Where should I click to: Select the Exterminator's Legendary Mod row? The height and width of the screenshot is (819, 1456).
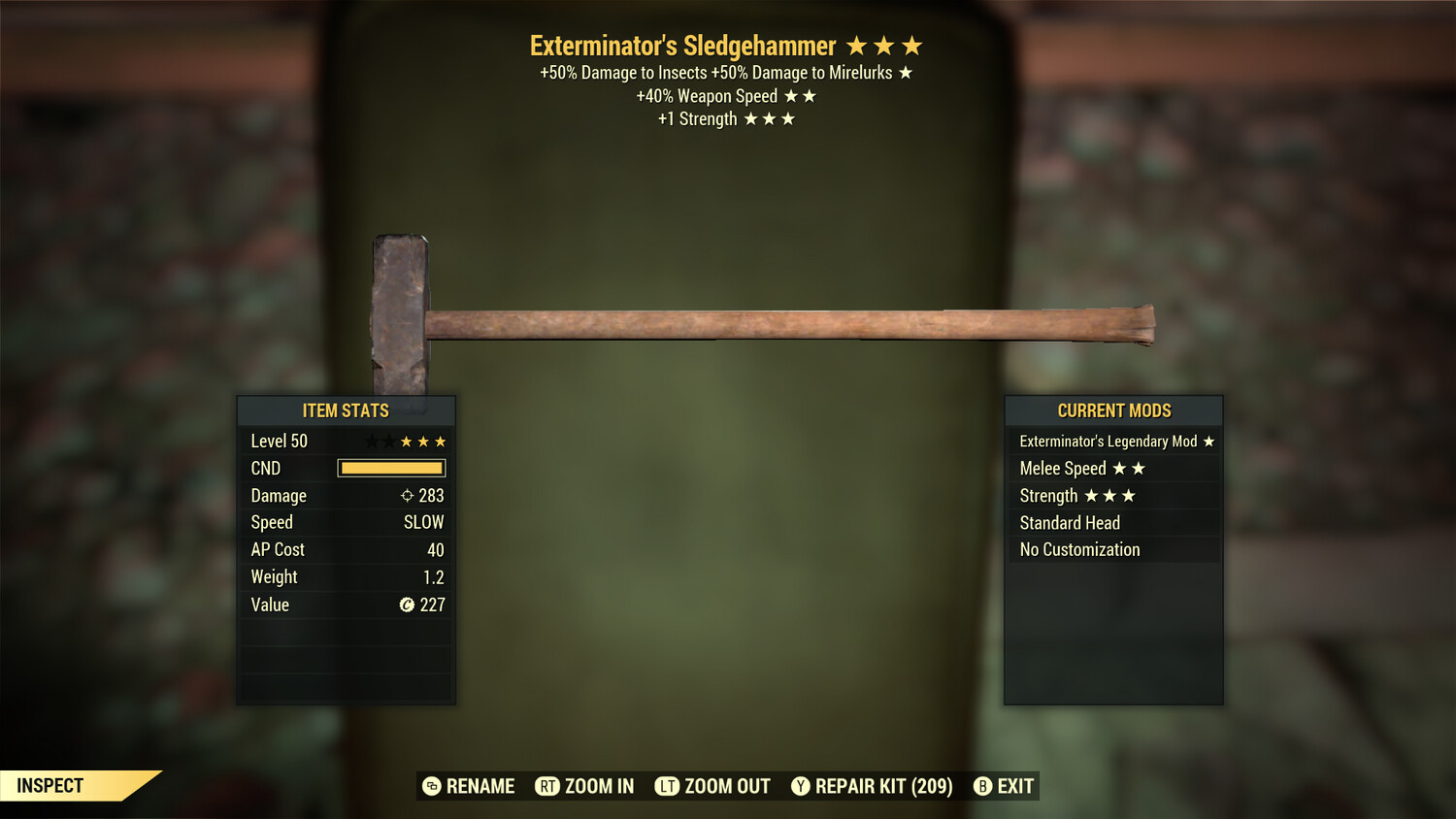1113,442
